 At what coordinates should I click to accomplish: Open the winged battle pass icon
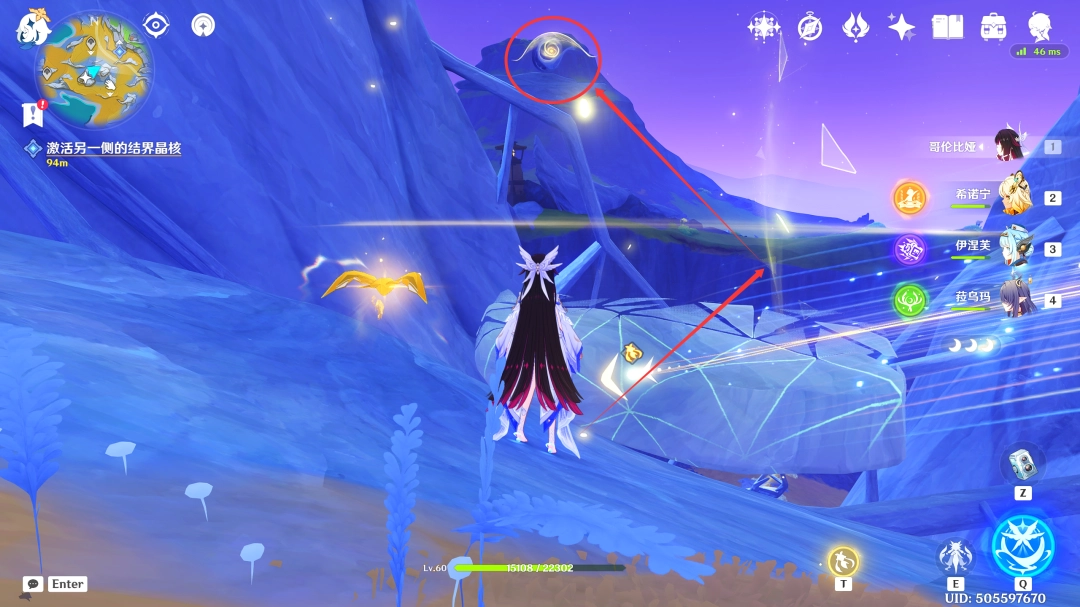pyautogui.click(x=856, y=27)
